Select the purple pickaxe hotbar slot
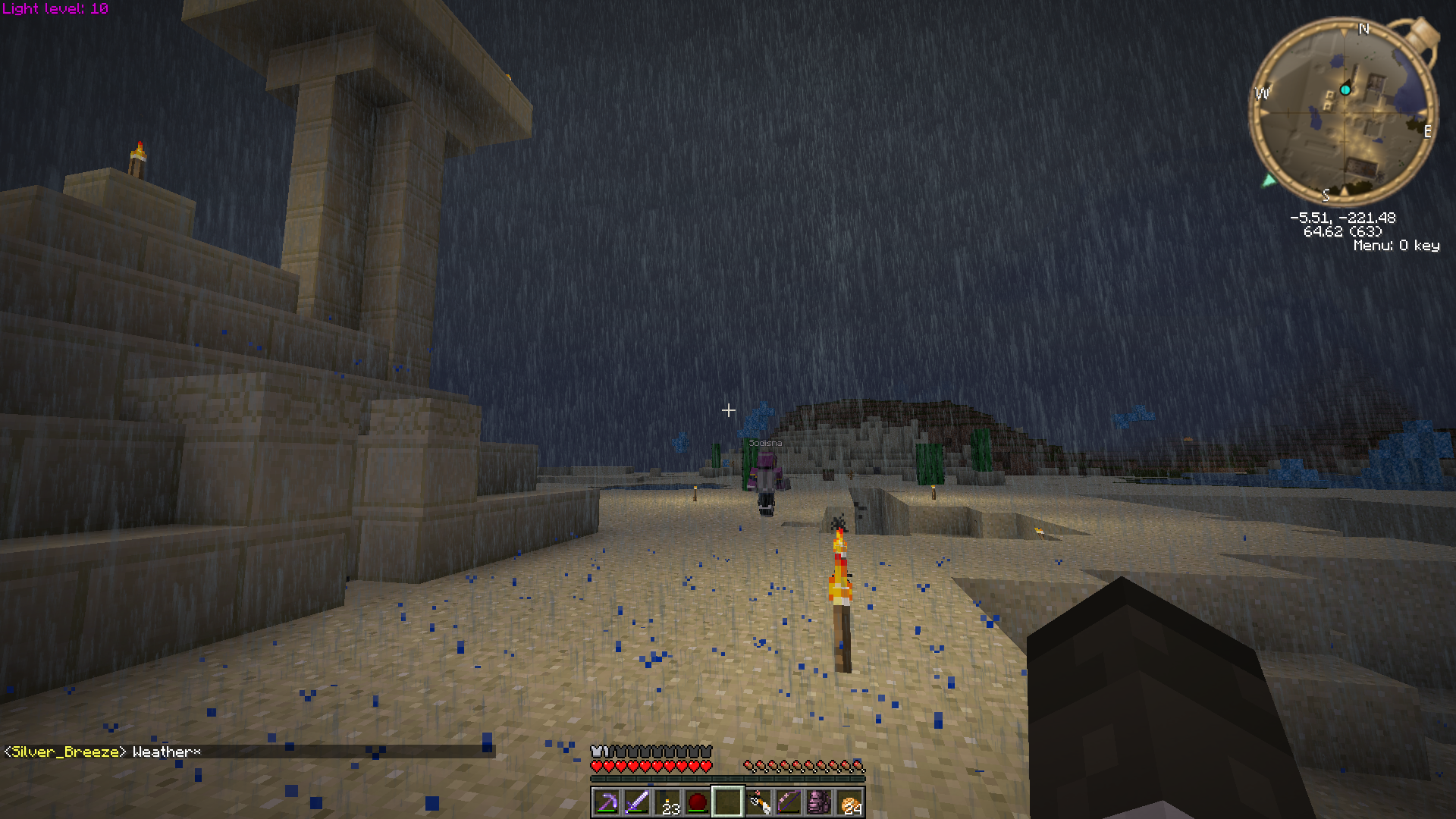Image resolution: width=1456 pixels, height=819 pixels. 606,802
